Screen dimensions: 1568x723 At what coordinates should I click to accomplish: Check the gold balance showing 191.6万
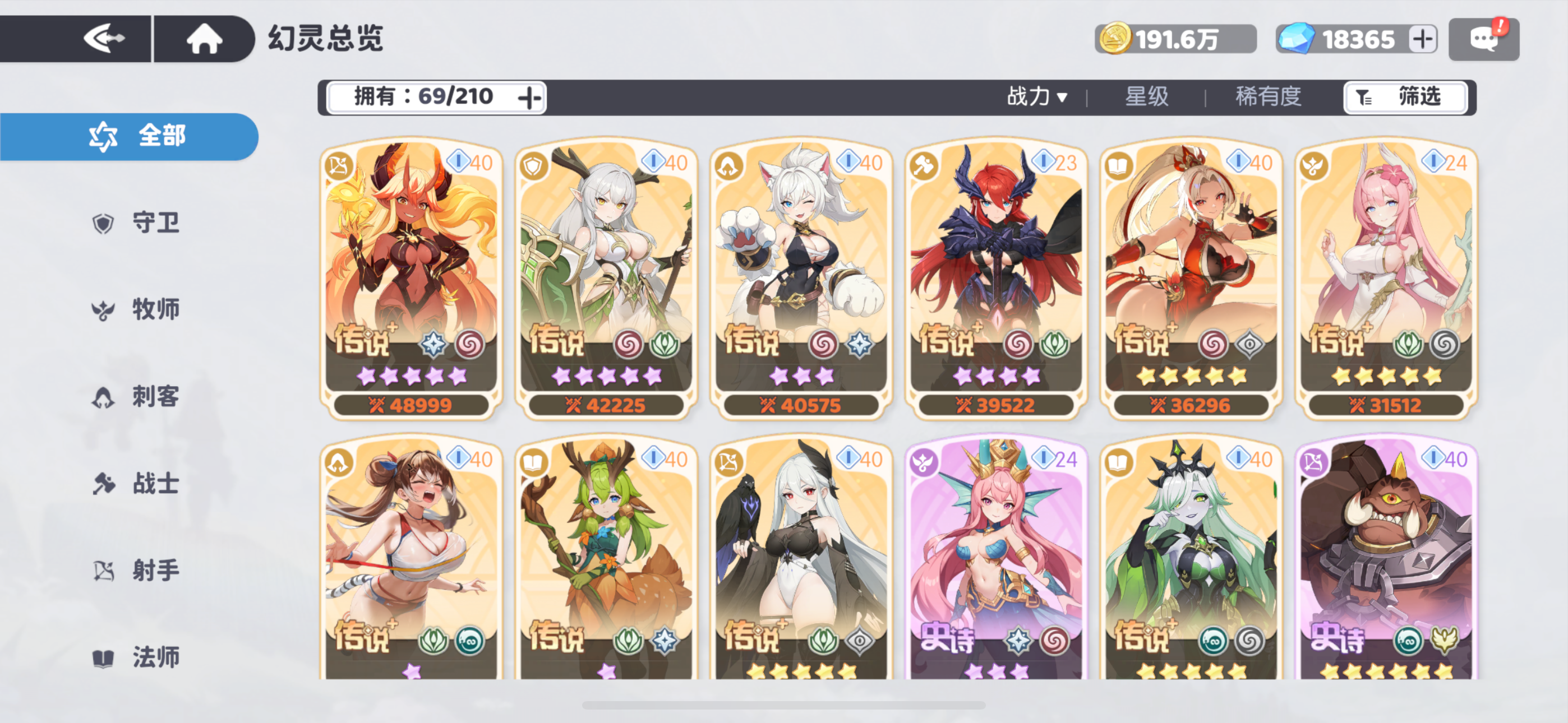tap(1175, 38)
